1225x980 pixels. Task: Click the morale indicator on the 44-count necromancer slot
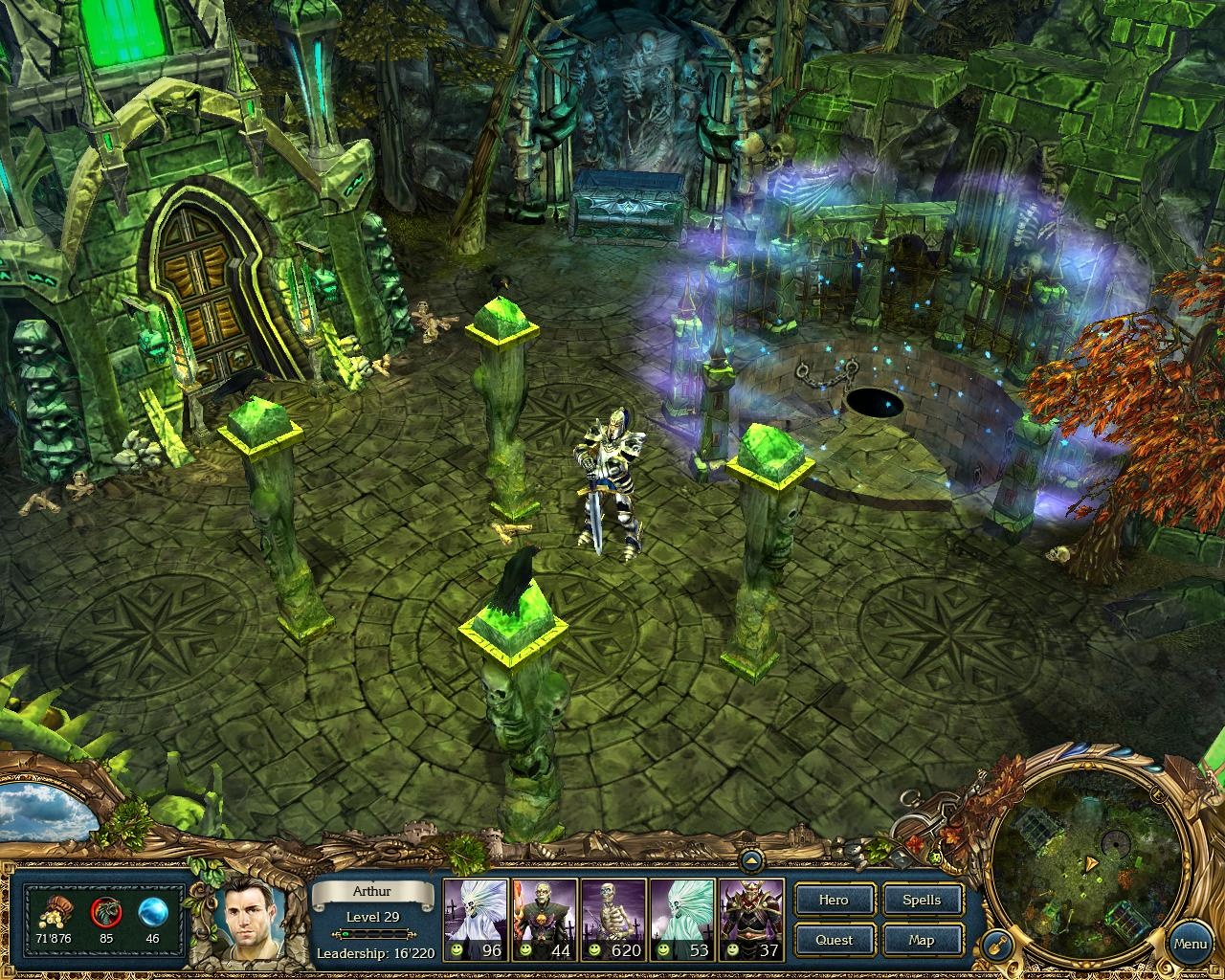[526, 951]
